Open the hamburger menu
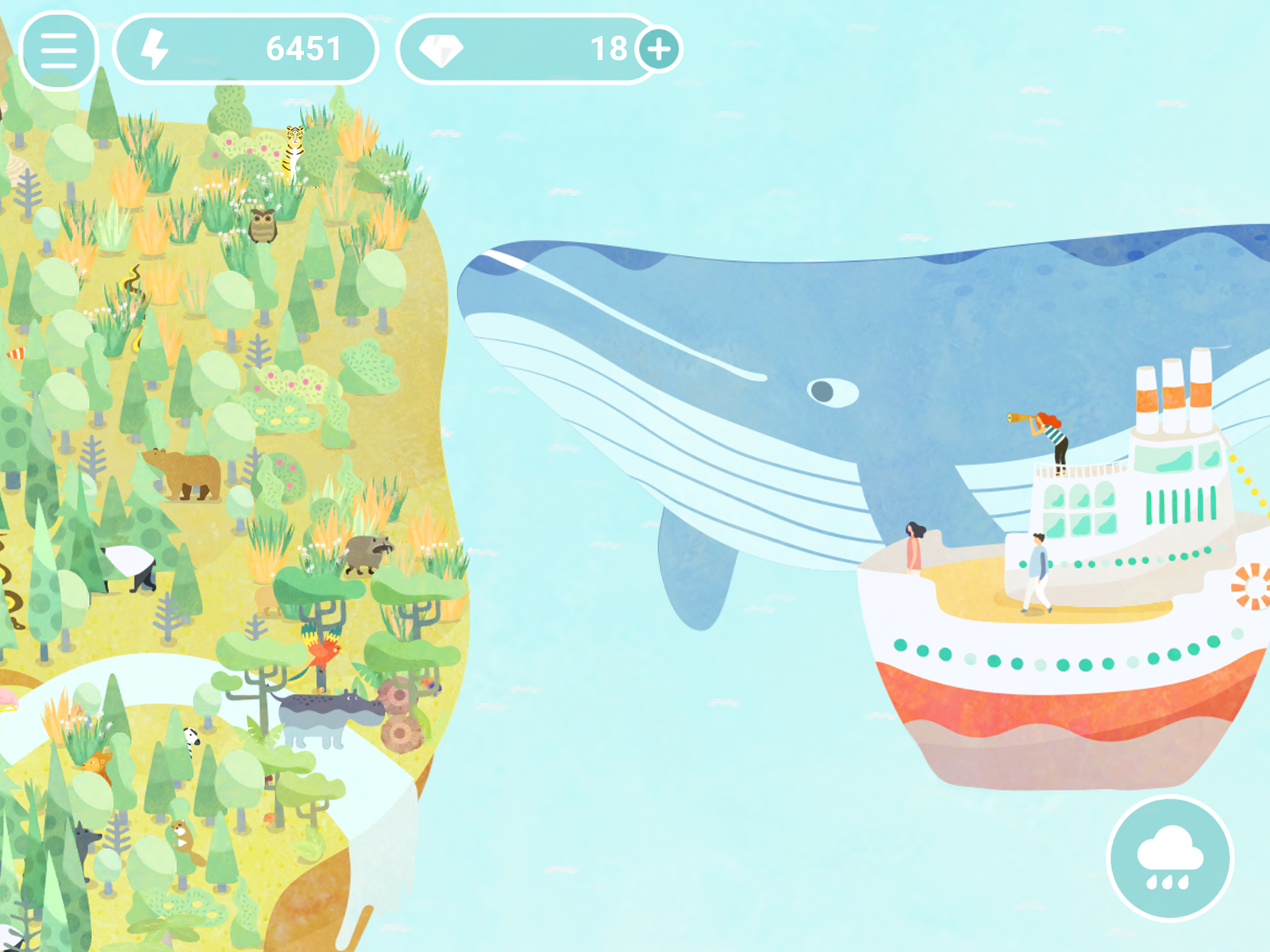Image resolution: width=1270 pixels, height=952 pixels. (59, 50)
